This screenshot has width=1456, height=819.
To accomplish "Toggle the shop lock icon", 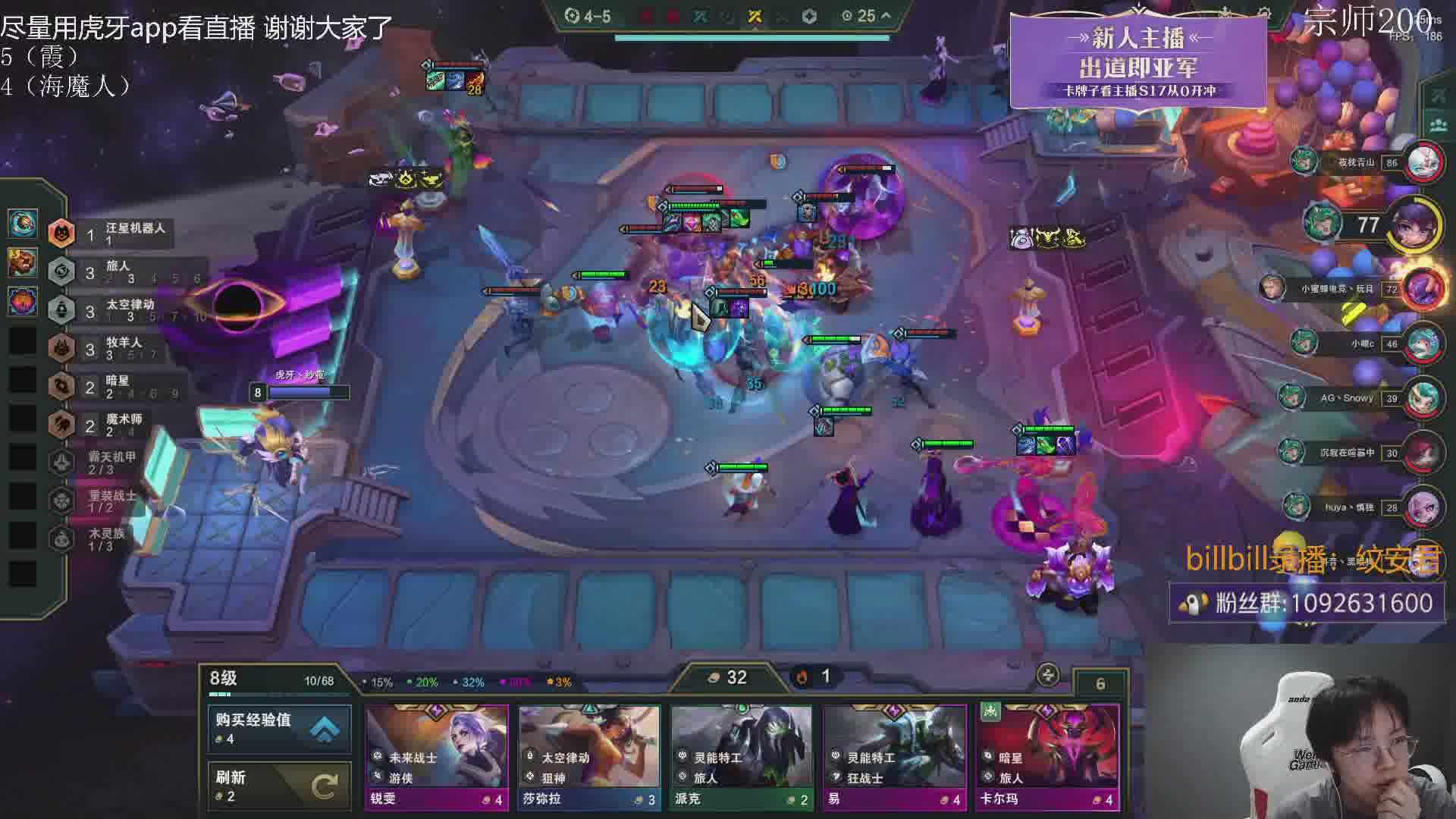I will tap(1048, 675).
